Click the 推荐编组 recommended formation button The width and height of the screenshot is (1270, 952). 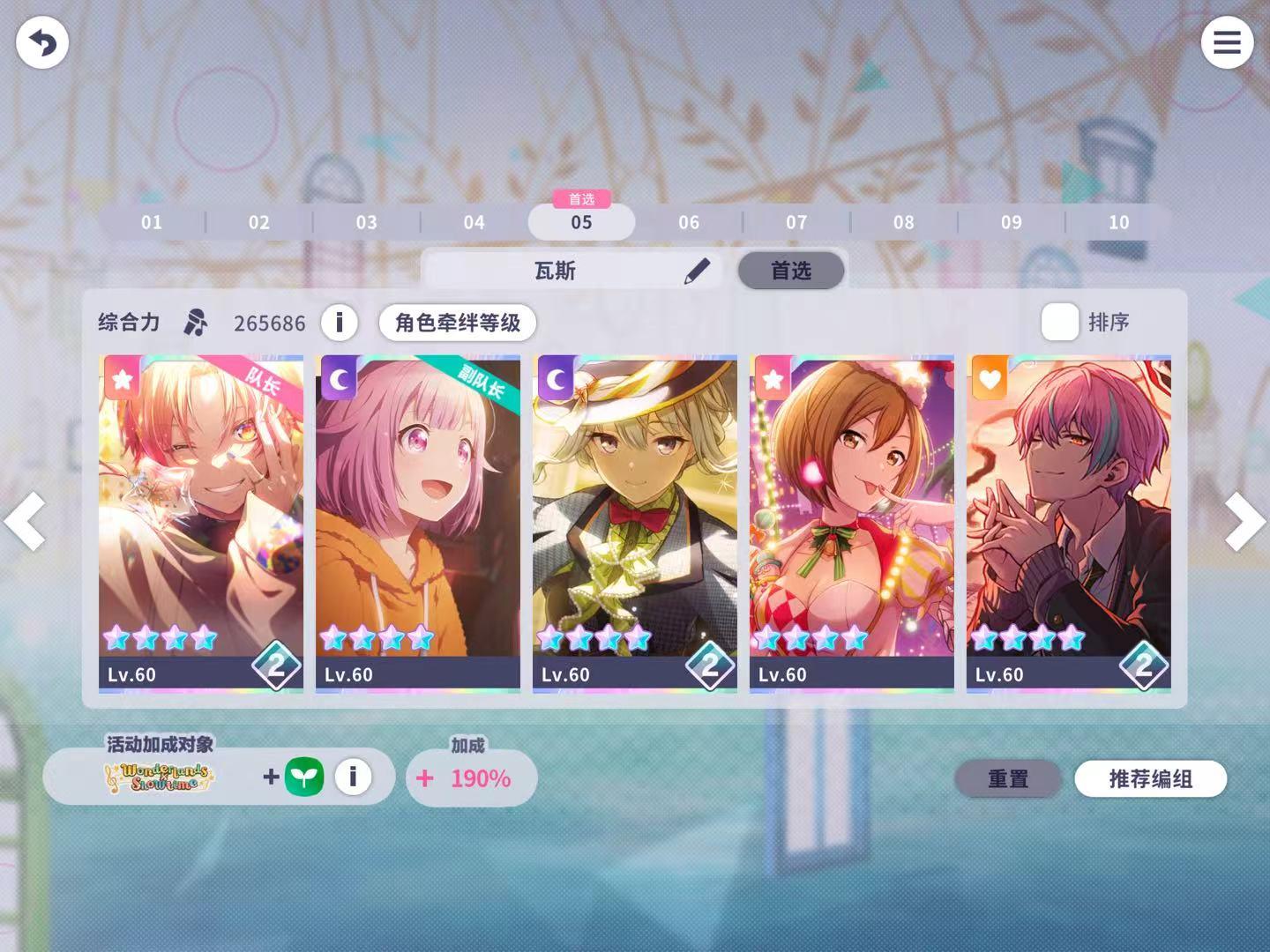point(1149,779)
